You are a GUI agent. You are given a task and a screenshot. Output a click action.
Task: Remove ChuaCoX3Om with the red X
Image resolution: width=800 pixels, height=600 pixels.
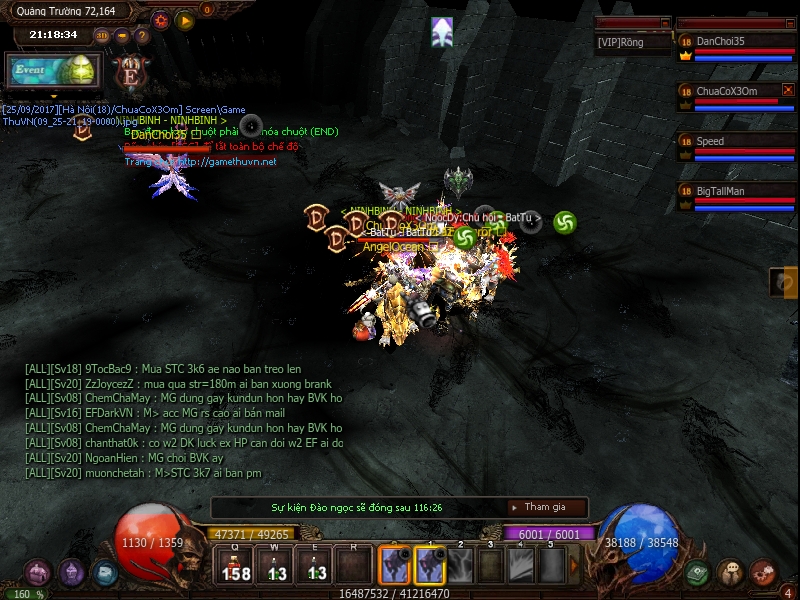pyautogui.click(x=787, y=90)
